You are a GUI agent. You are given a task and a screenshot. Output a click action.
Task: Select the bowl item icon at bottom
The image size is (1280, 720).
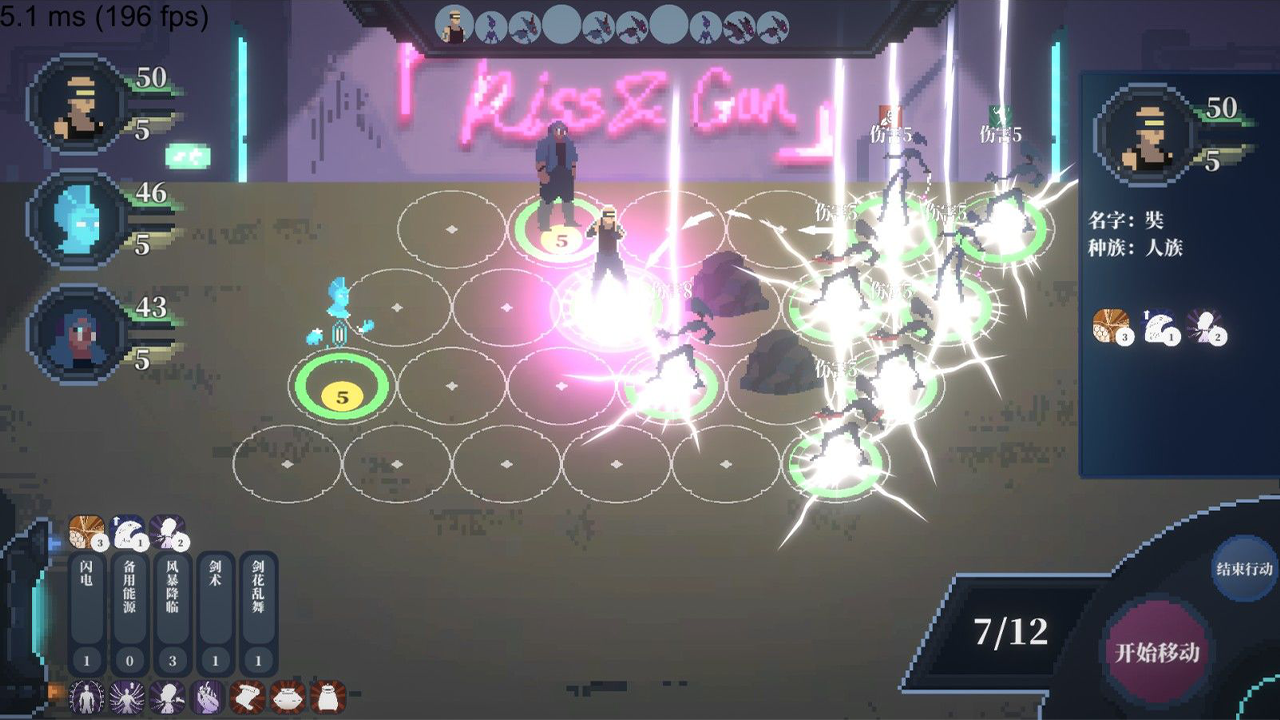coord(289,698)
